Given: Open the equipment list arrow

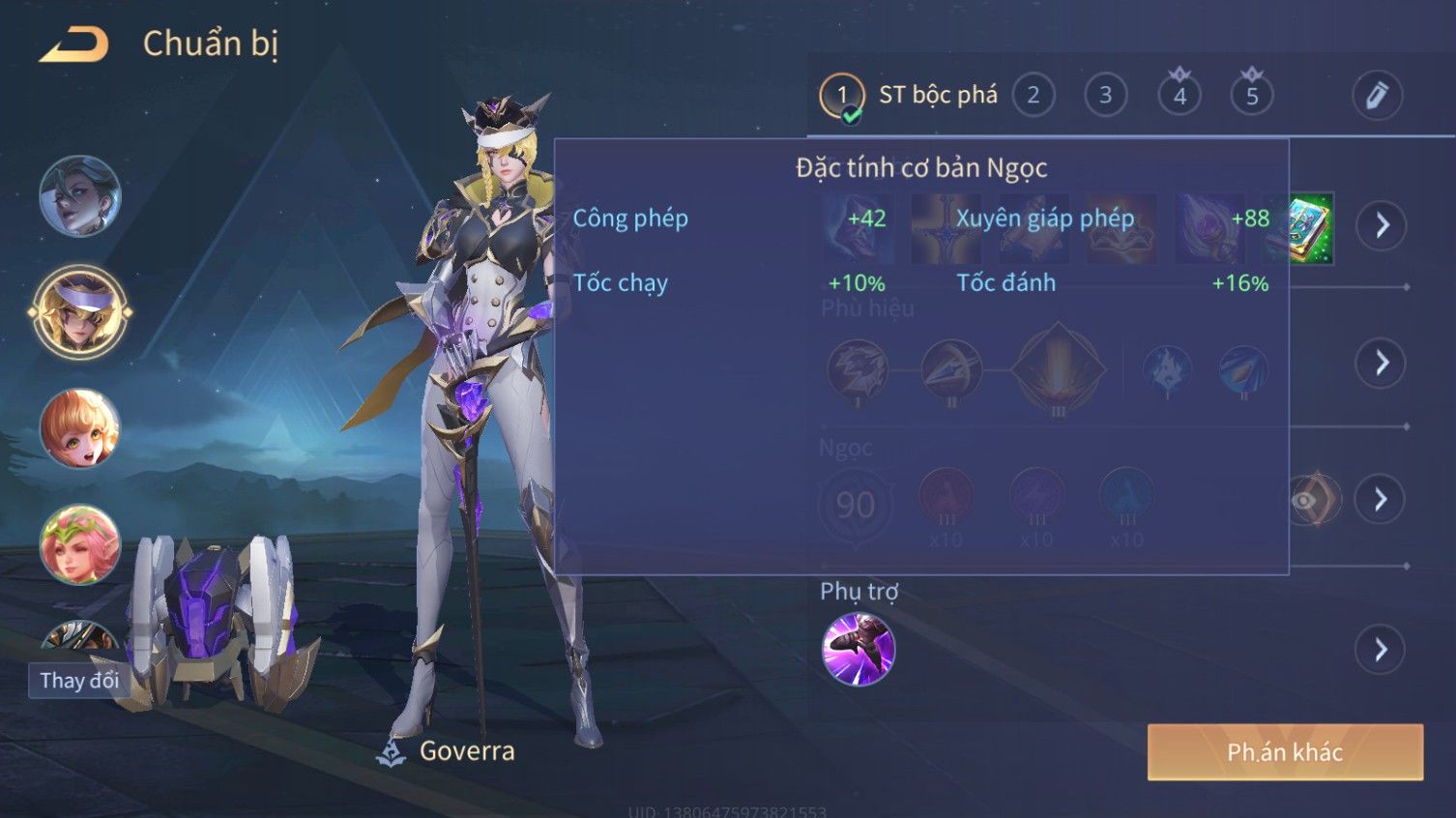Looking at the screenshot, I should click(x=1381, y=226).
